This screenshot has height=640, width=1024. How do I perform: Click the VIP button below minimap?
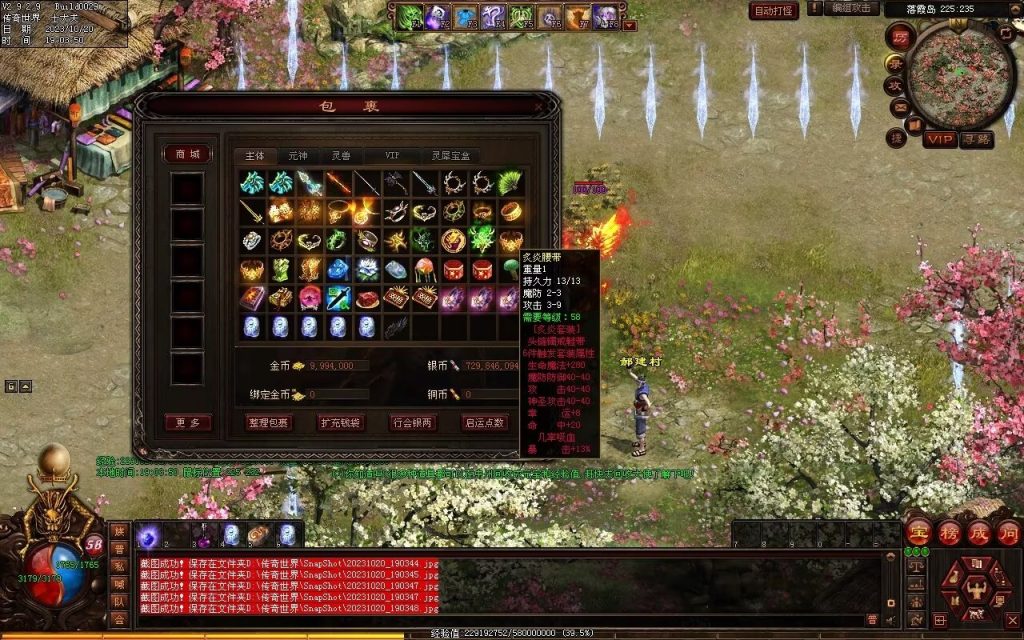pyautogui.click(x=939, y=139)
